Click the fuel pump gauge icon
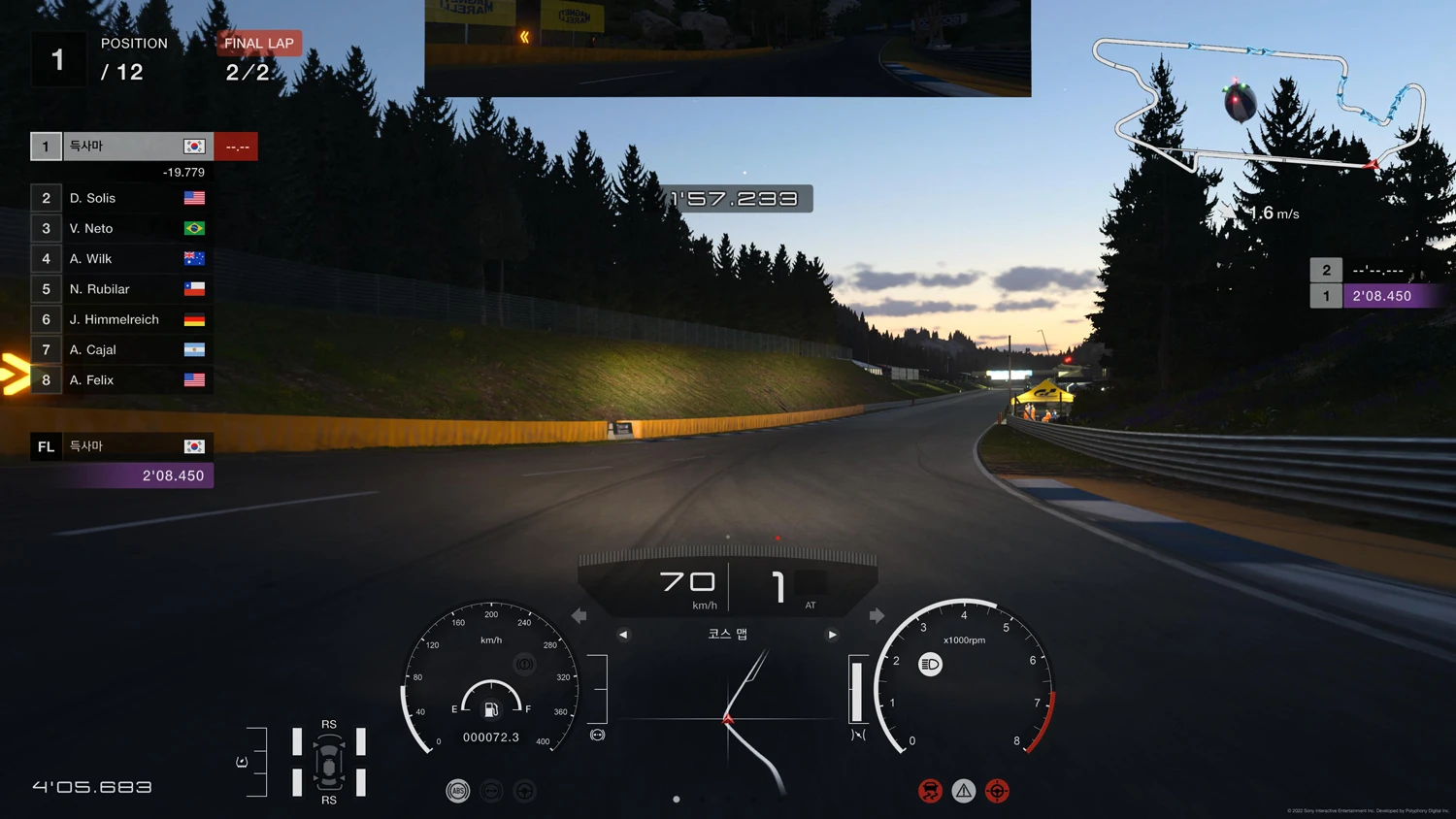 point(491,709)
